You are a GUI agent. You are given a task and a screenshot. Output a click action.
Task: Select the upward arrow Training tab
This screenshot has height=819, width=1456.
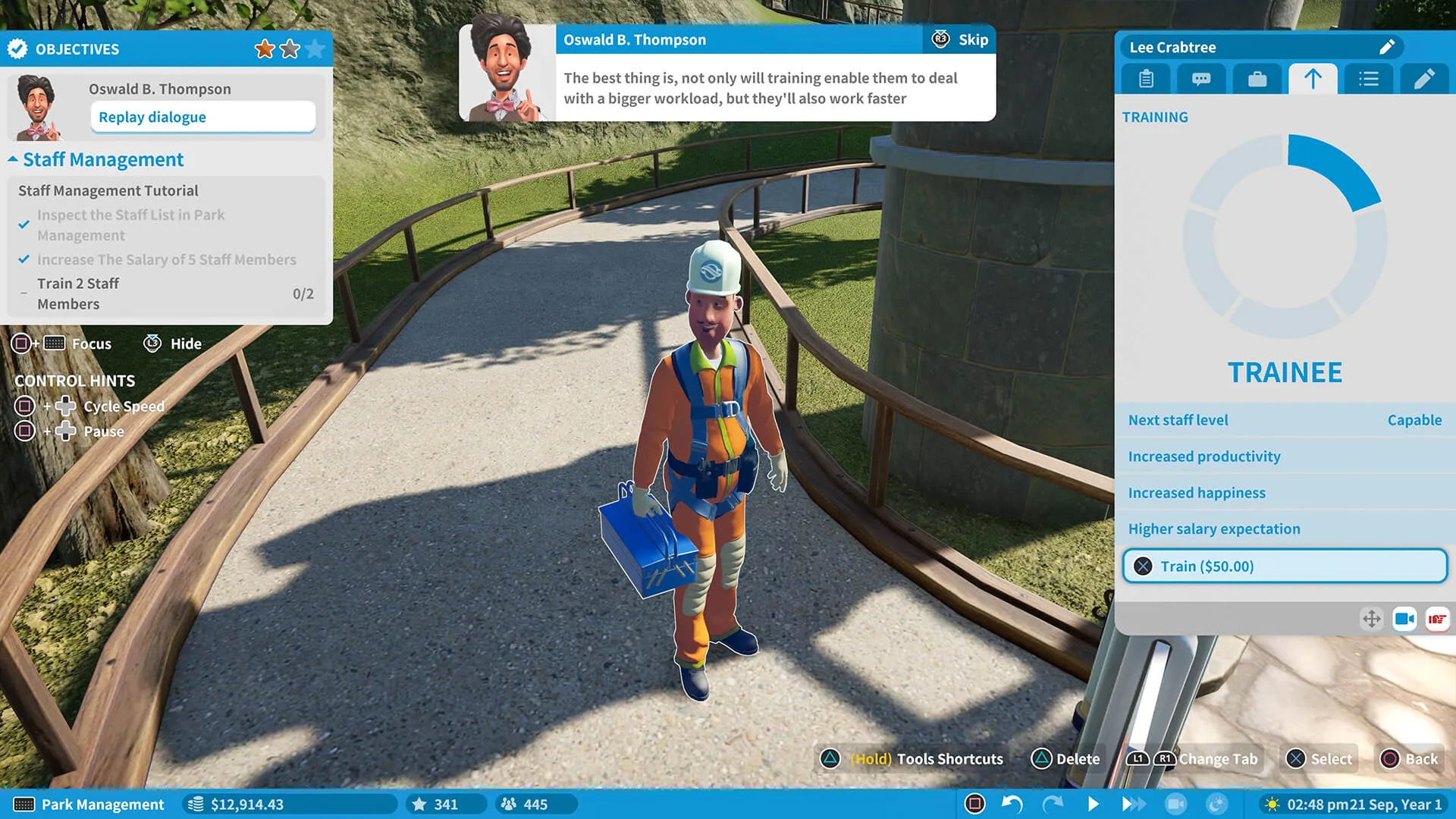1313,79
